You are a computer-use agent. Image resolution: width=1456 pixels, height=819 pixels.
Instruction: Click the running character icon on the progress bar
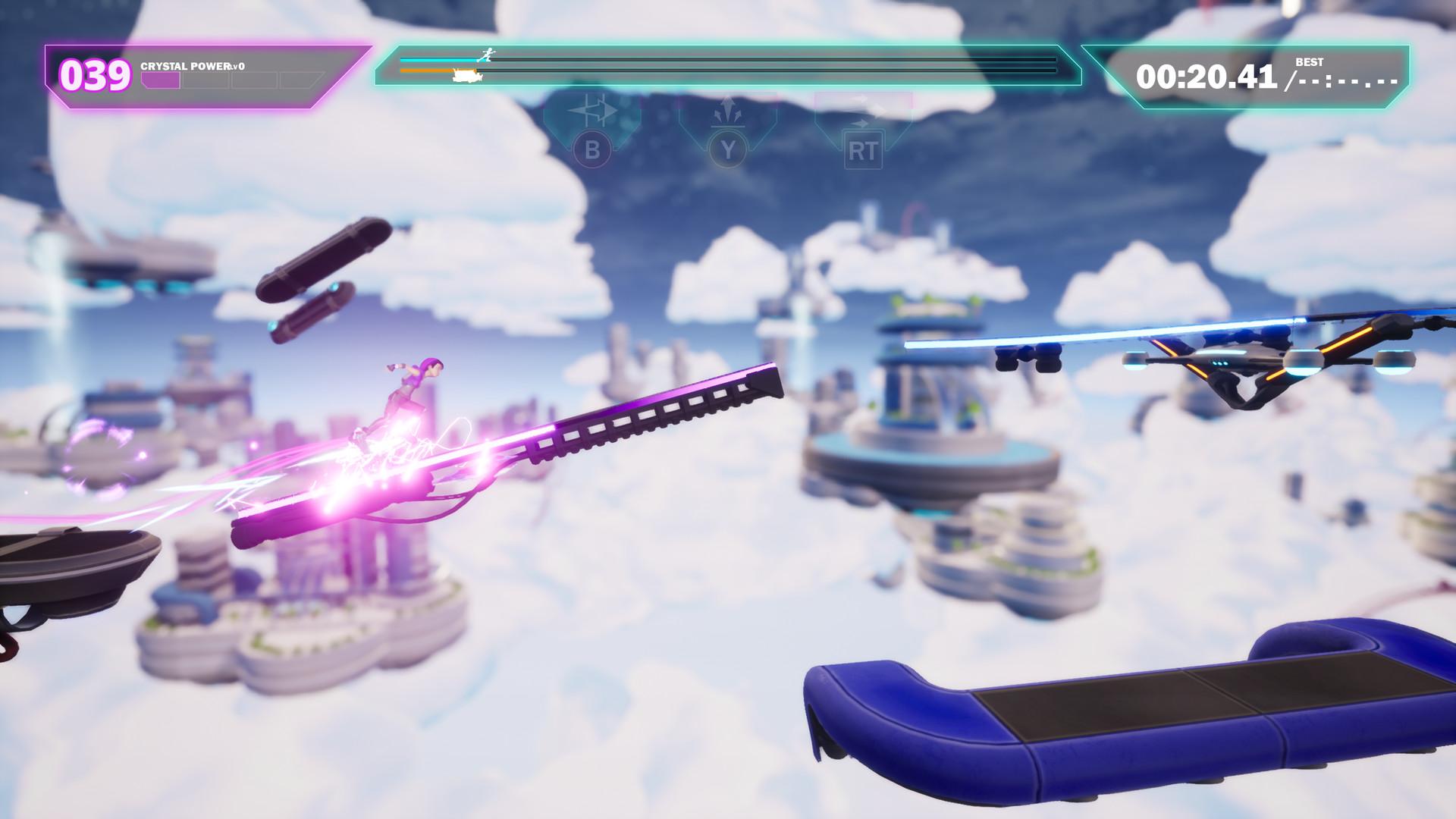(x=487, y=56)
